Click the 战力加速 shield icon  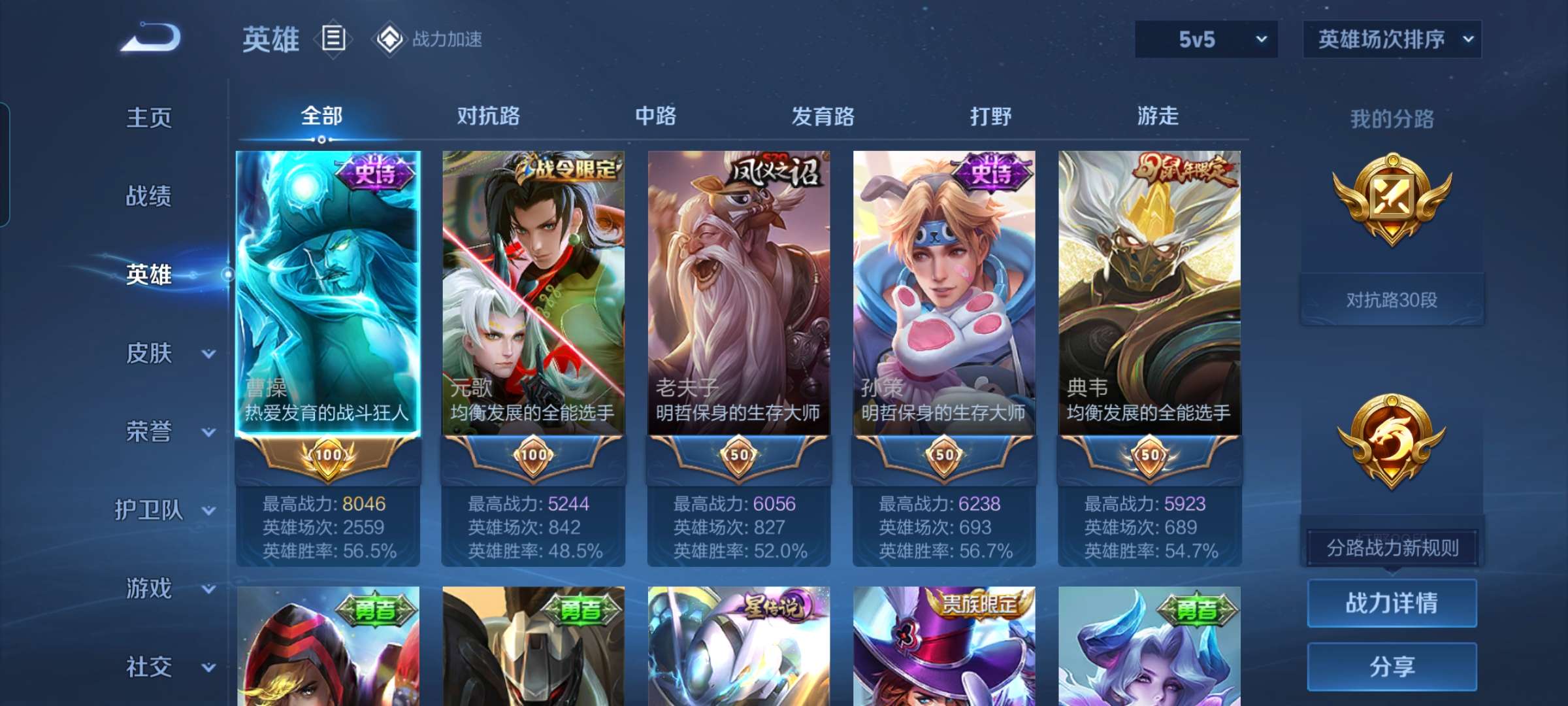coord(390,39)
